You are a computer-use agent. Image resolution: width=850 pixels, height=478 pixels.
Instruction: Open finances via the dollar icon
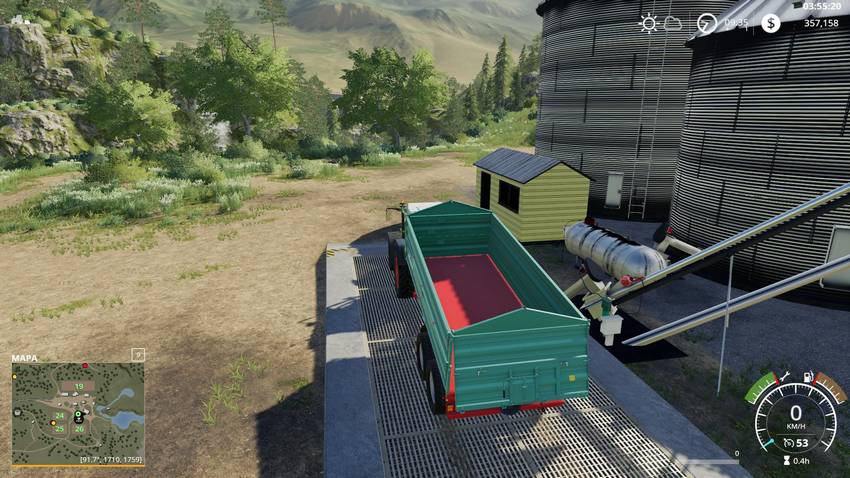pos(770,23)
